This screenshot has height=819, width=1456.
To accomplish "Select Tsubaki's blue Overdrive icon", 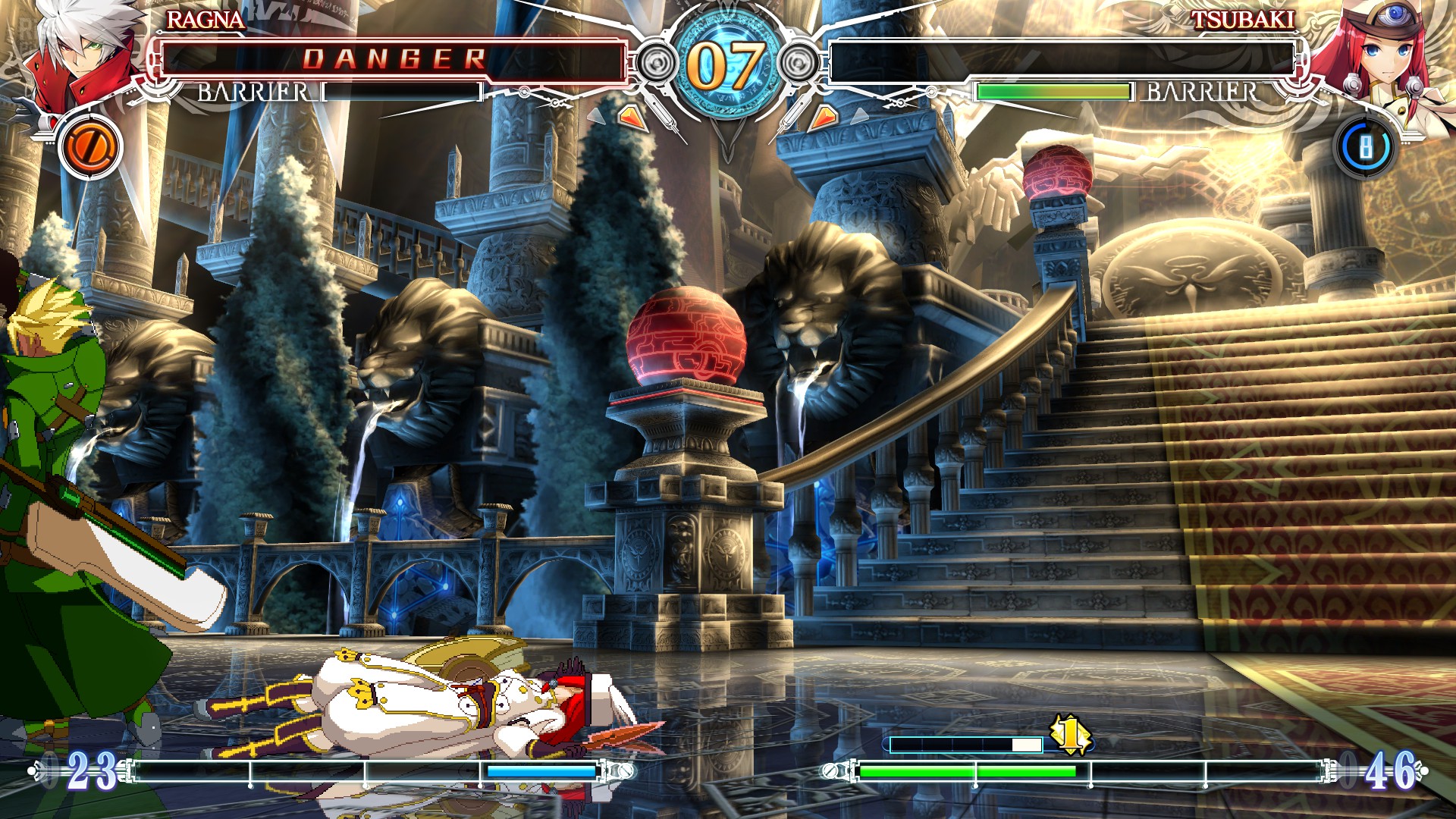I will [1365, 147].
